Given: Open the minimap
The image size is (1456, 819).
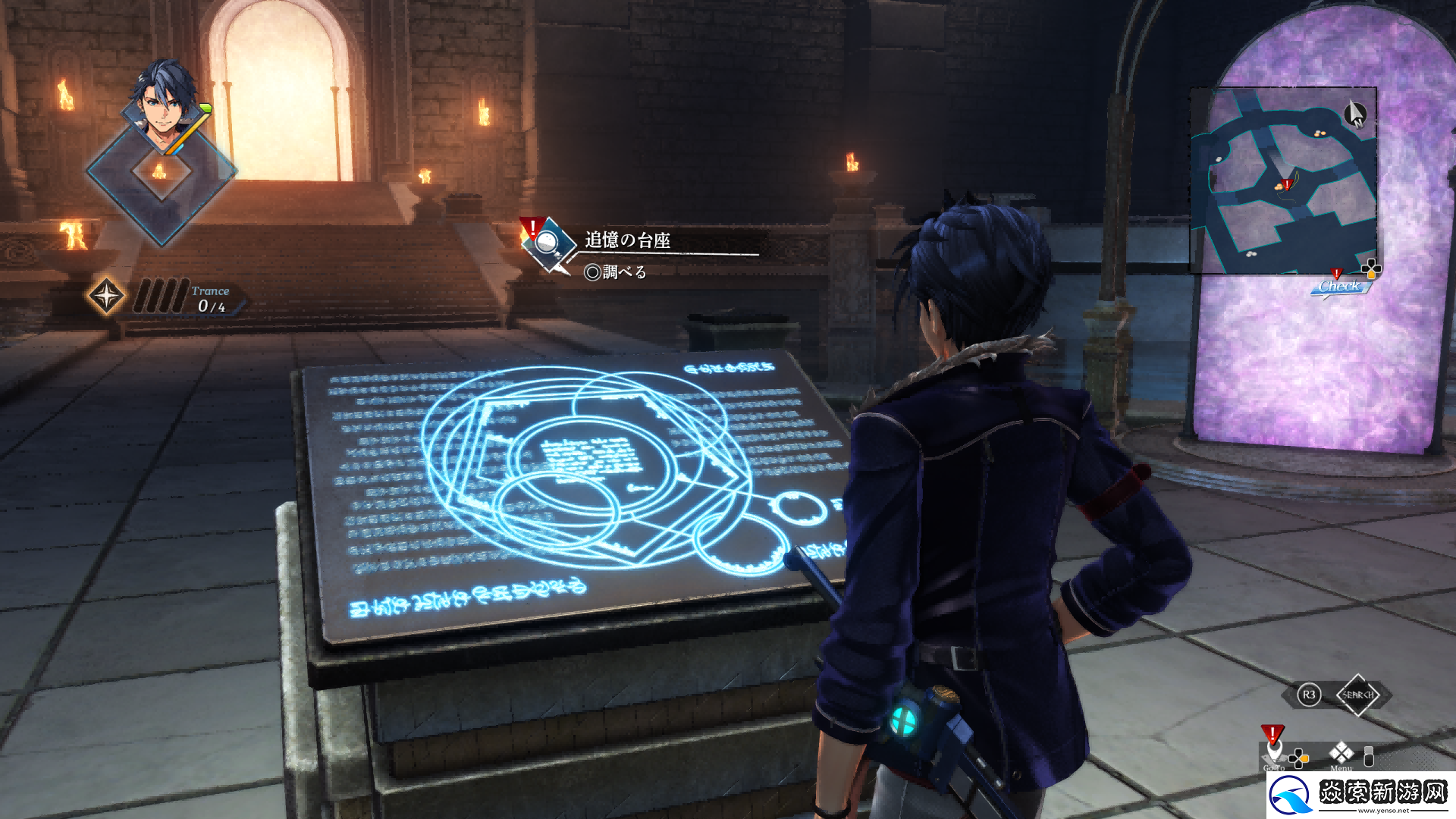Looking at the screenshot, I should 1283,180.
